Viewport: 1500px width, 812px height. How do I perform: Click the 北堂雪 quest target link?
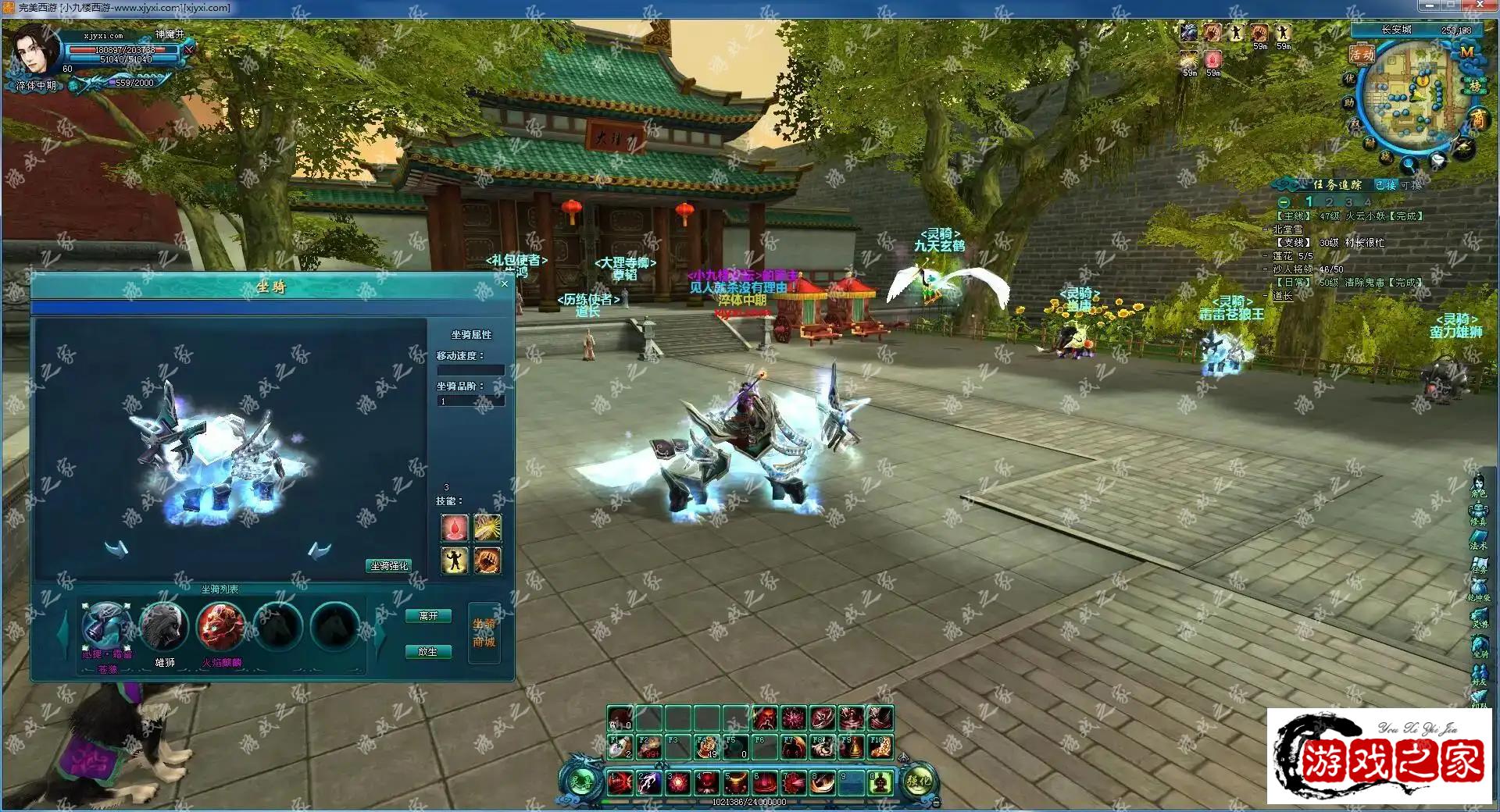point(1287,230)
